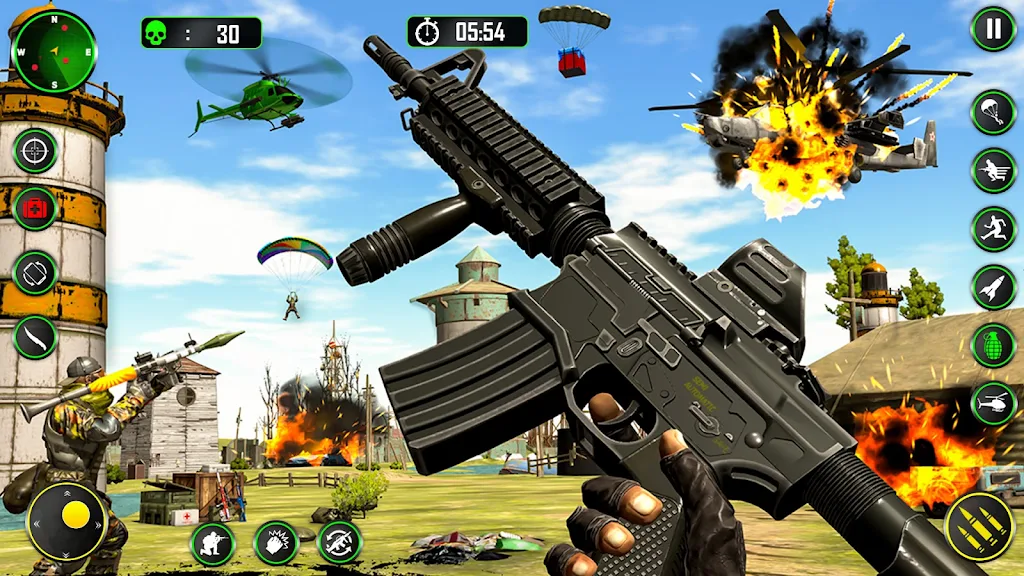Deploy the parachute
1024x576 pixels.
coord(993,112)
